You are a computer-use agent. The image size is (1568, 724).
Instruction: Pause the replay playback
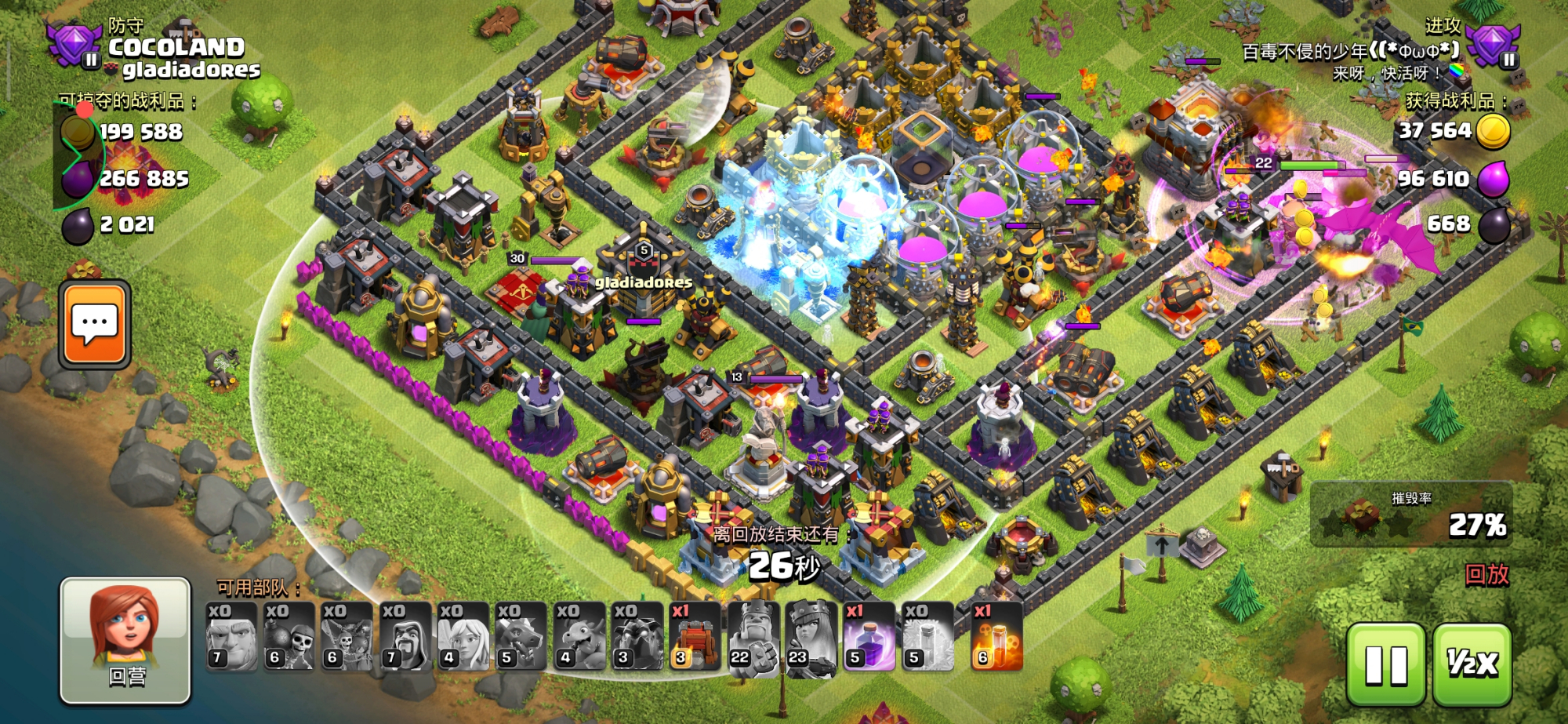click(1385, 665)
